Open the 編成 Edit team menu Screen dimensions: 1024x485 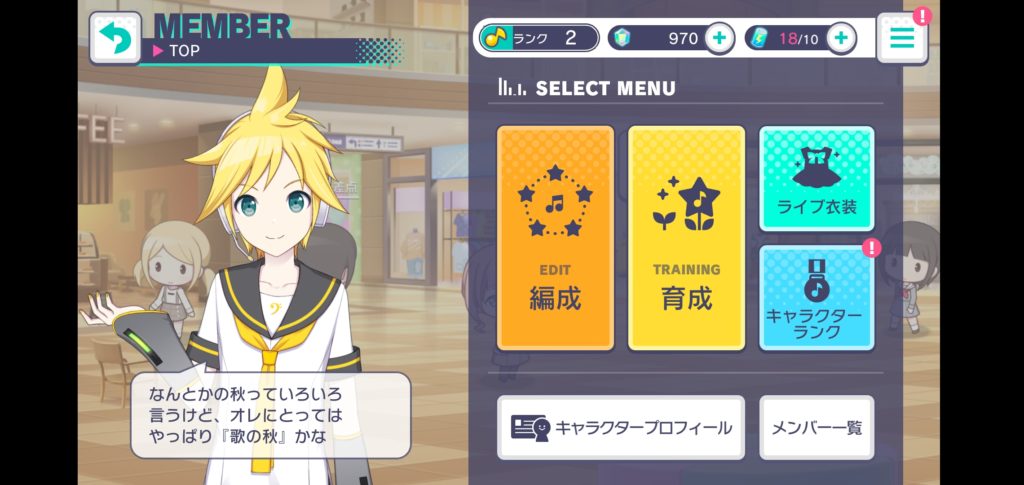(x=555, y=238)
